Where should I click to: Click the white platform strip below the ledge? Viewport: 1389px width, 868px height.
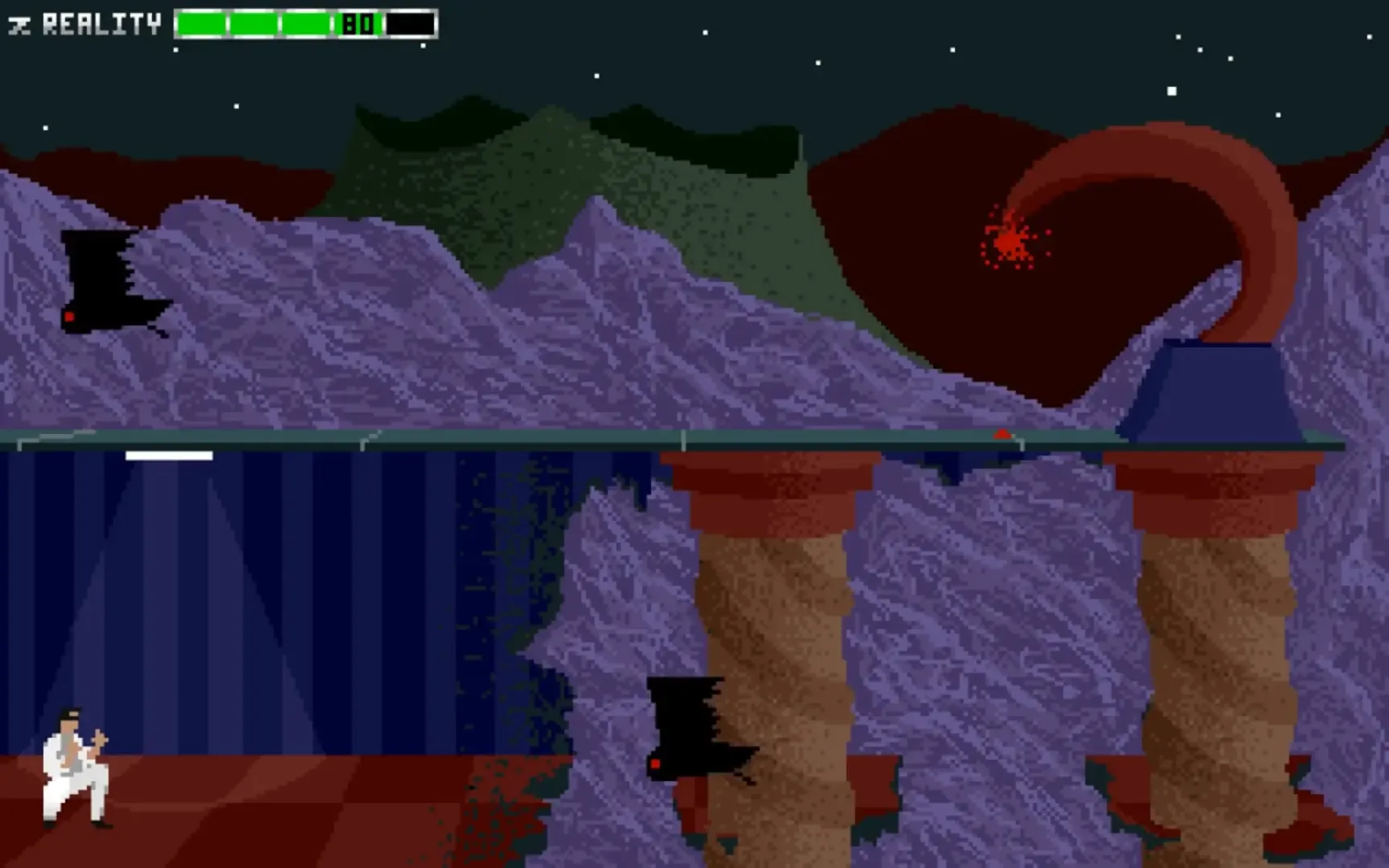tap(167, 455)
